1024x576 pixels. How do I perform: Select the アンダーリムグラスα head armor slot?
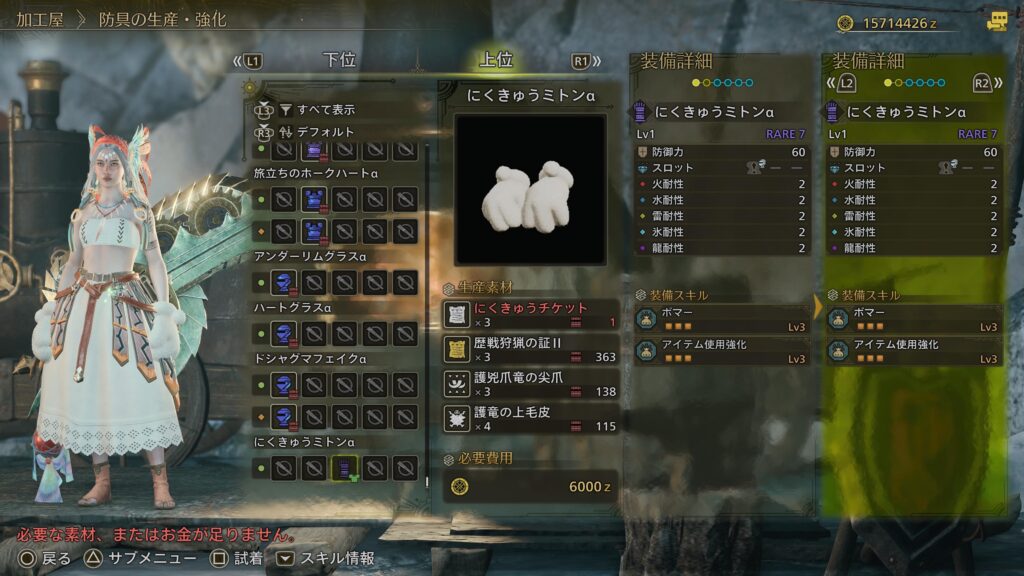tap(285, 283)
